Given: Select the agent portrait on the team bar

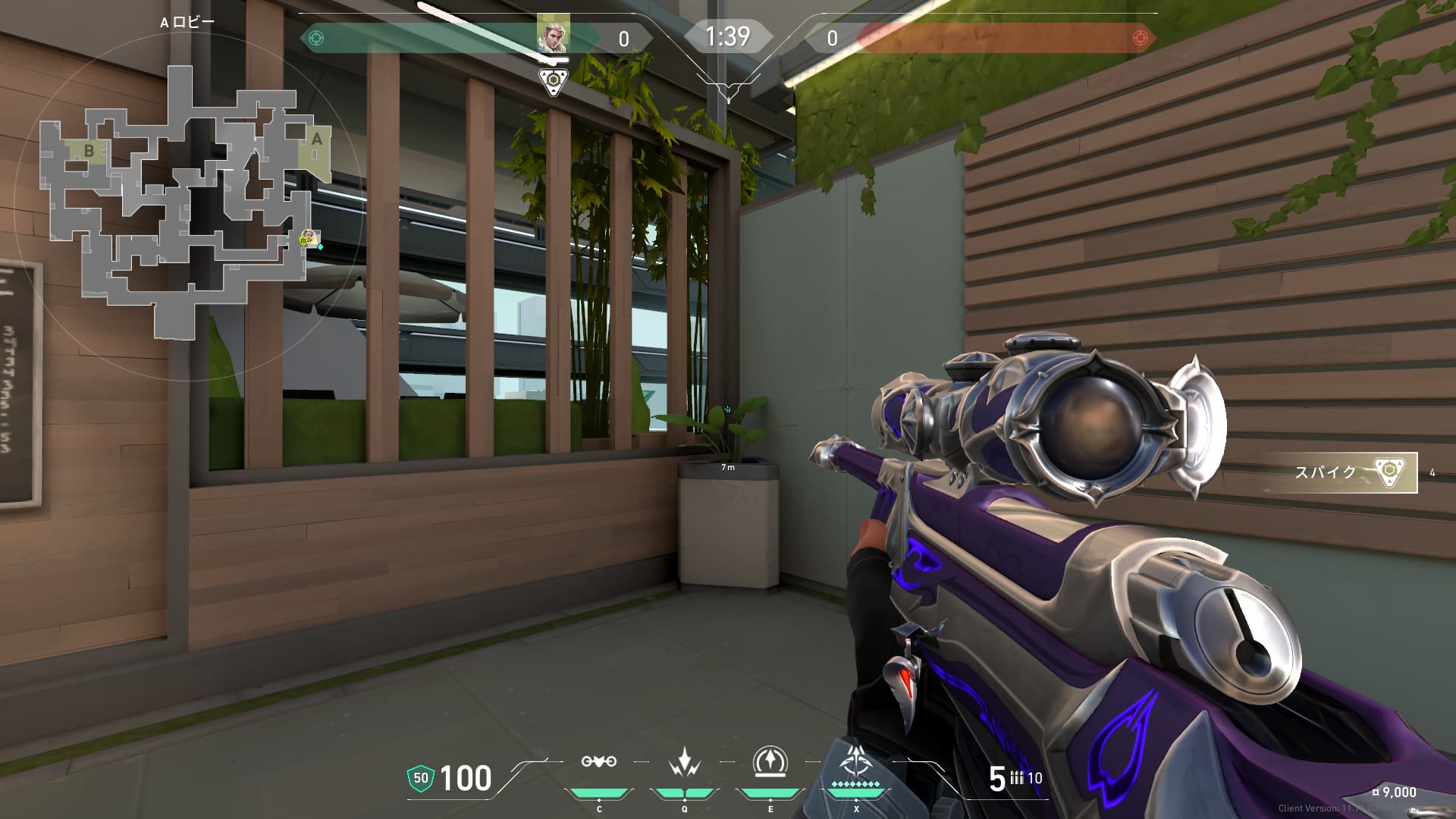Looking at the screenshot, I should (x=552, y=35).
